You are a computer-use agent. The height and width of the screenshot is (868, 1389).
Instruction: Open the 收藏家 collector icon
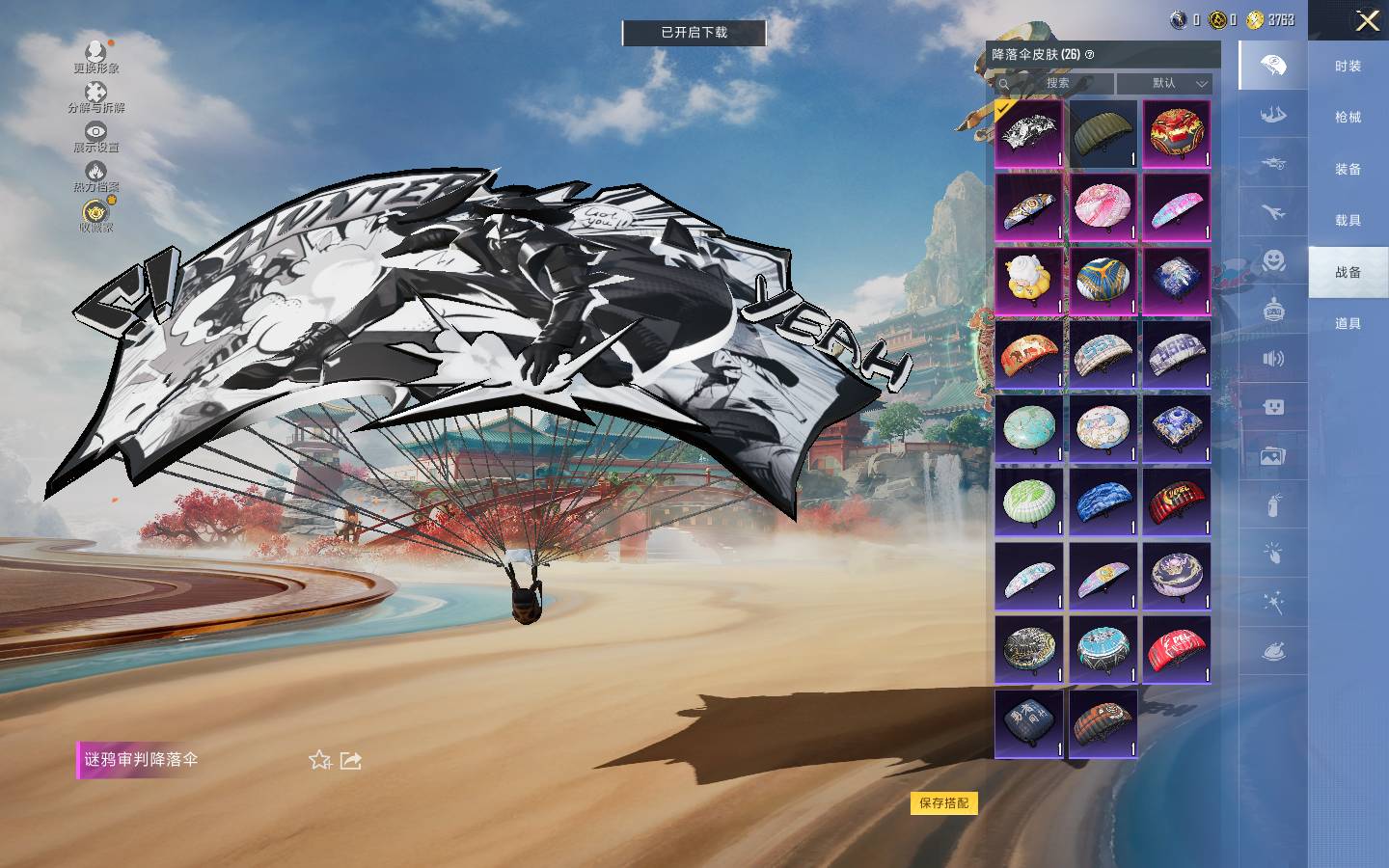click(95, 216)
